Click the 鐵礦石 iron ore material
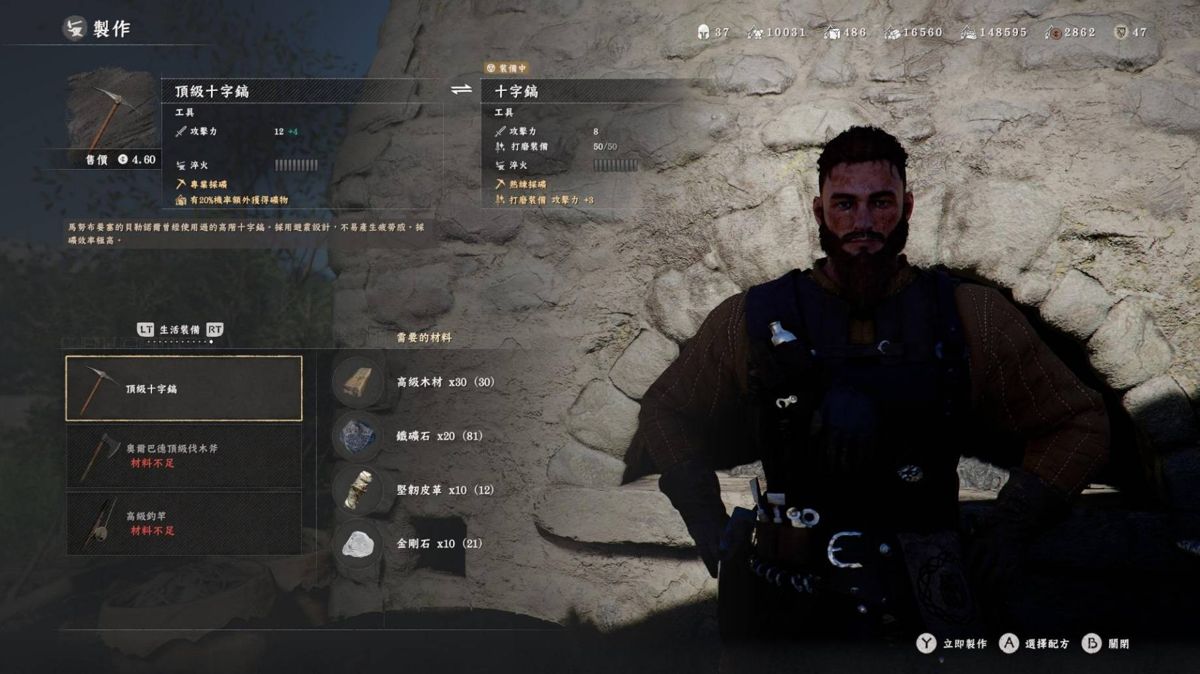The width and height of the screenshot is (1200, 674). point(358,436)
